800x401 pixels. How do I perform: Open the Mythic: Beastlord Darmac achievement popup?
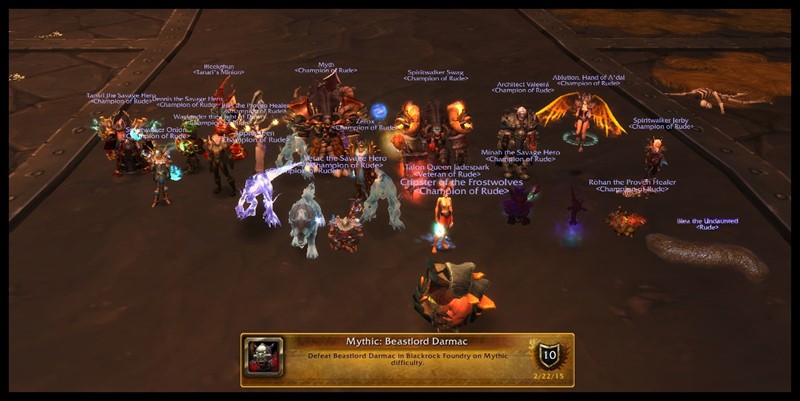(407, 358)
